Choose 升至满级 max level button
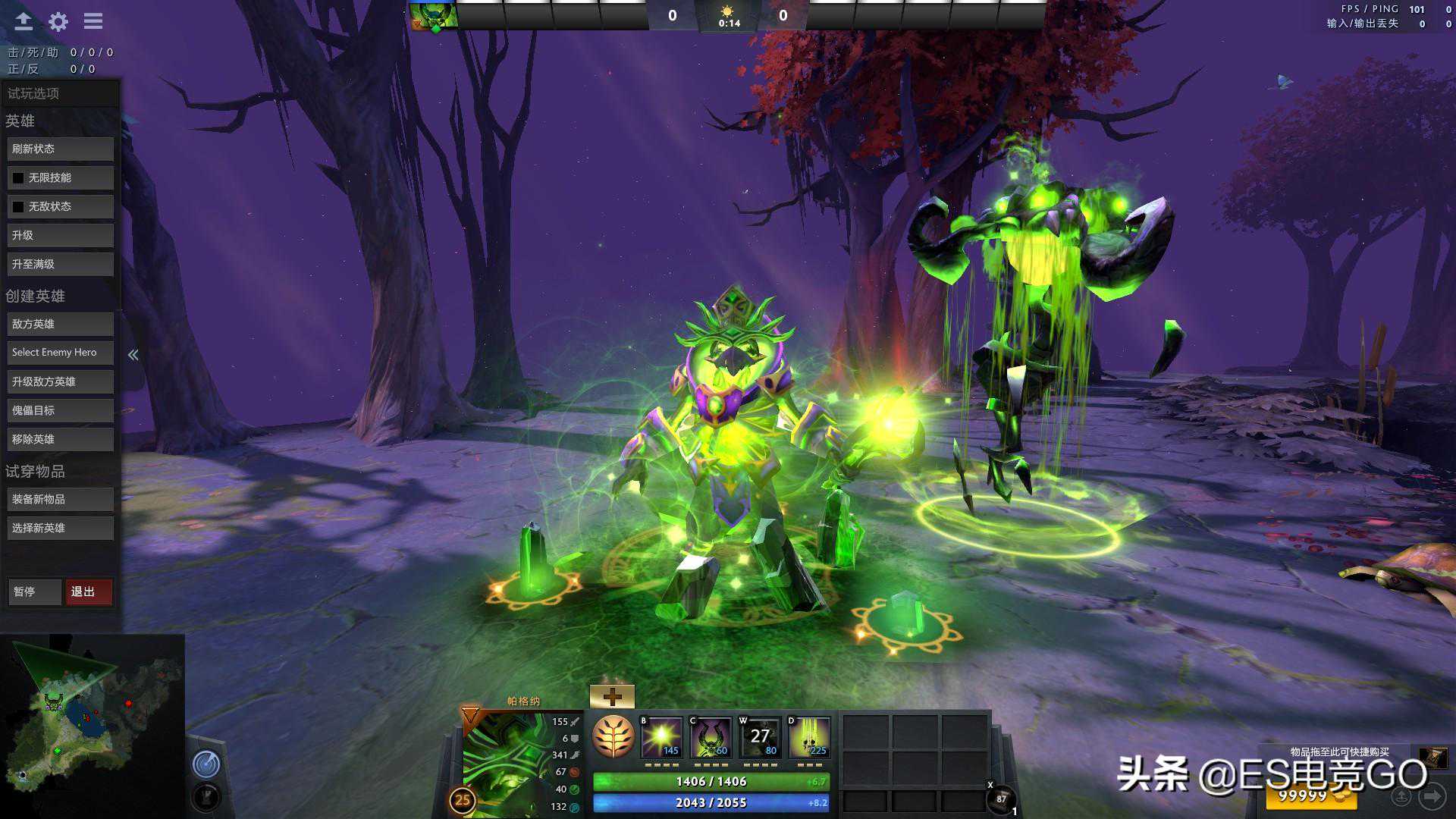 (x=60, y=265)
